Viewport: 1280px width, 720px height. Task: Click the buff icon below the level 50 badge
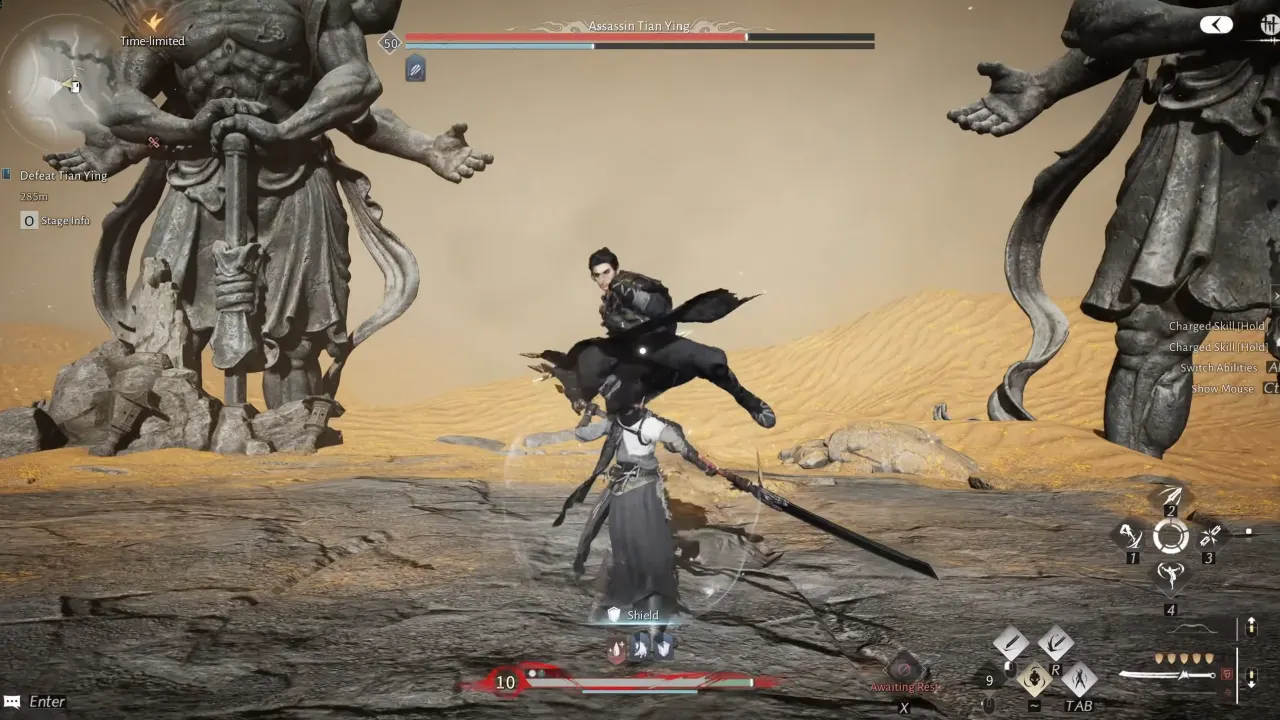pos(413,69)
